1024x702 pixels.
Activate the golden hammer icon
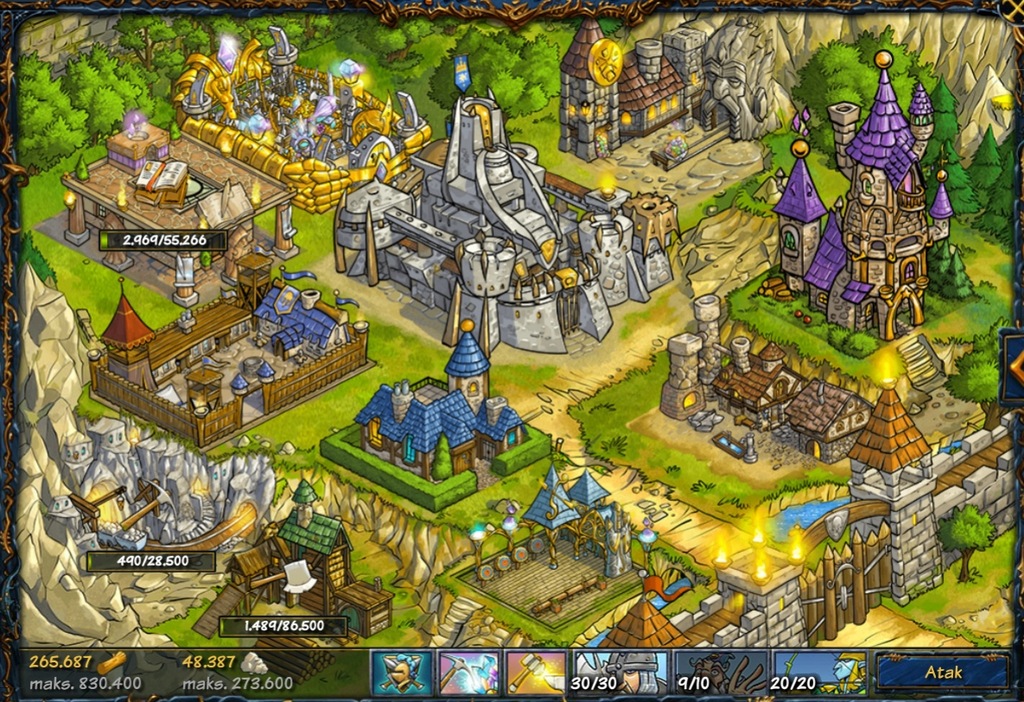pos(536,673)
